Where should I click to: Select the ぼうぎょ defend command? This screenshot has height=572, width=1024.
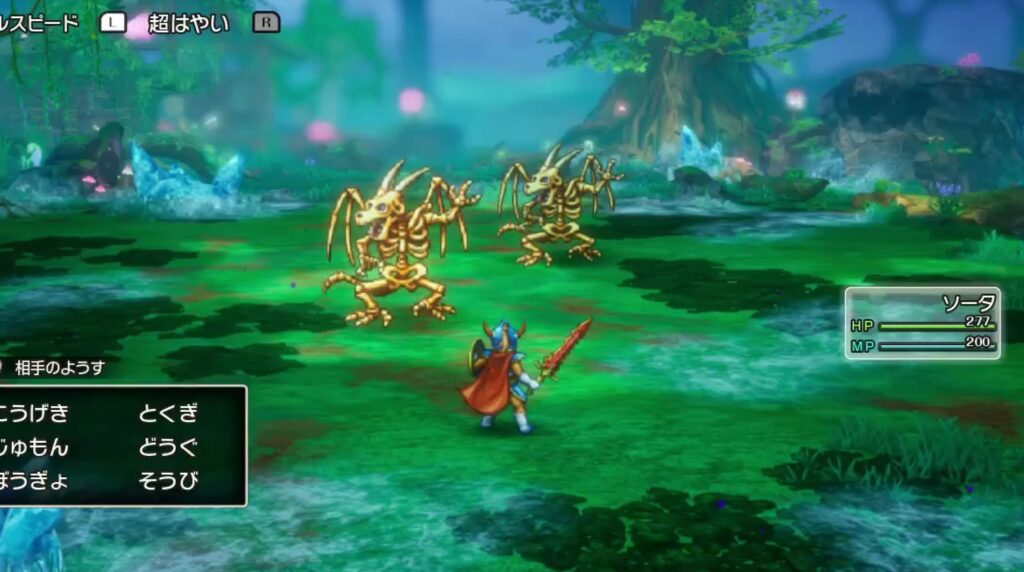pyautogui.click(x=36, y=480)
